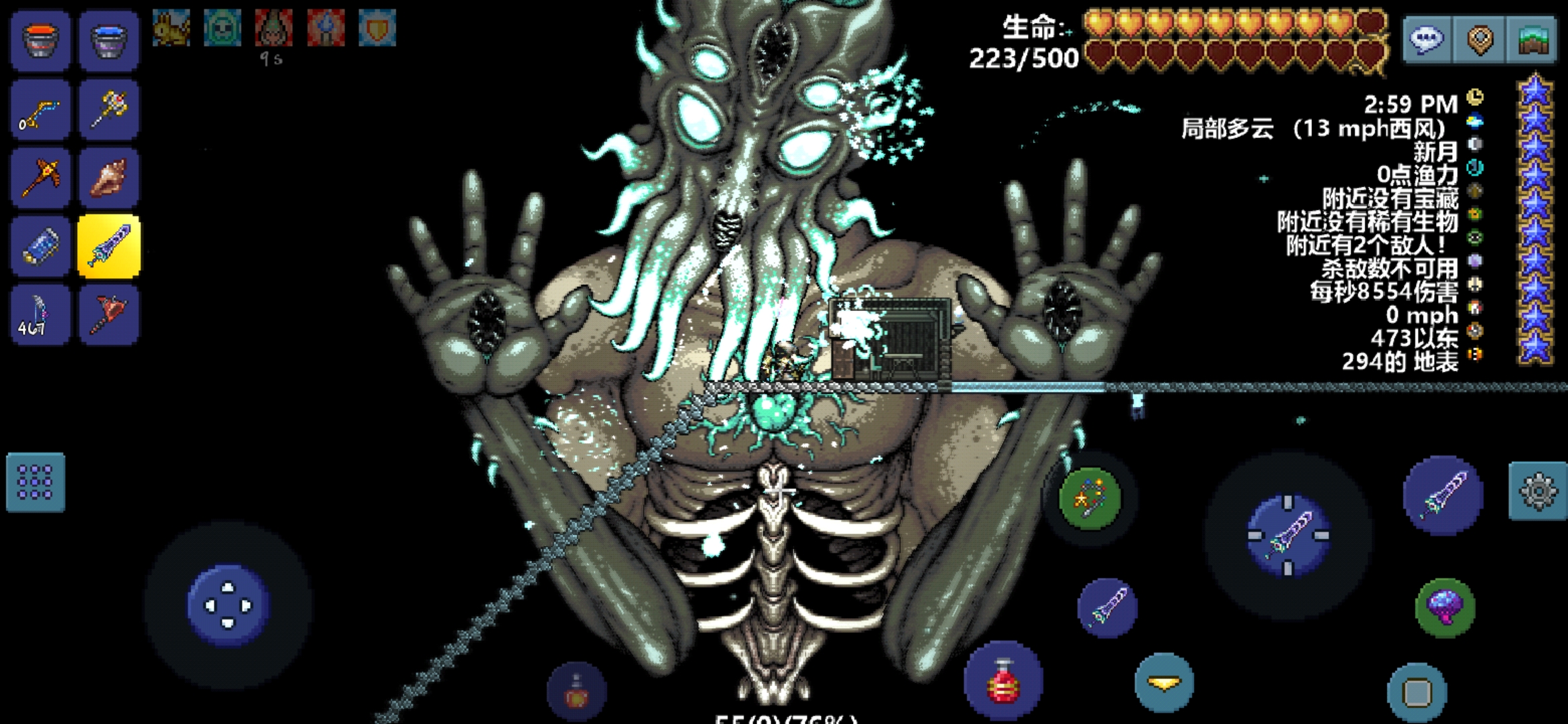1568x724 pixels.
Task: Open the inventory with the grid button
Action: click(36, 482)
